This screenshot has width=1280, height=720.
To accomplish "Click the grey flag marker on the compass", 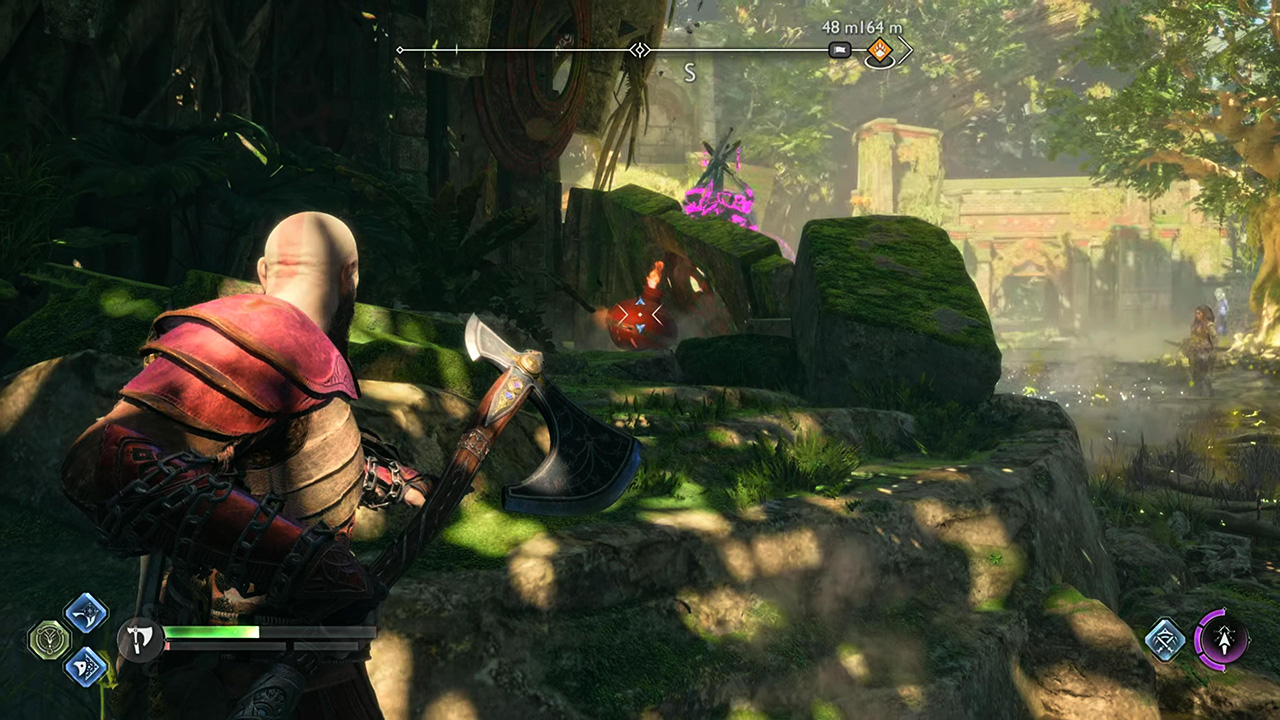I will [x=840, y=50].
